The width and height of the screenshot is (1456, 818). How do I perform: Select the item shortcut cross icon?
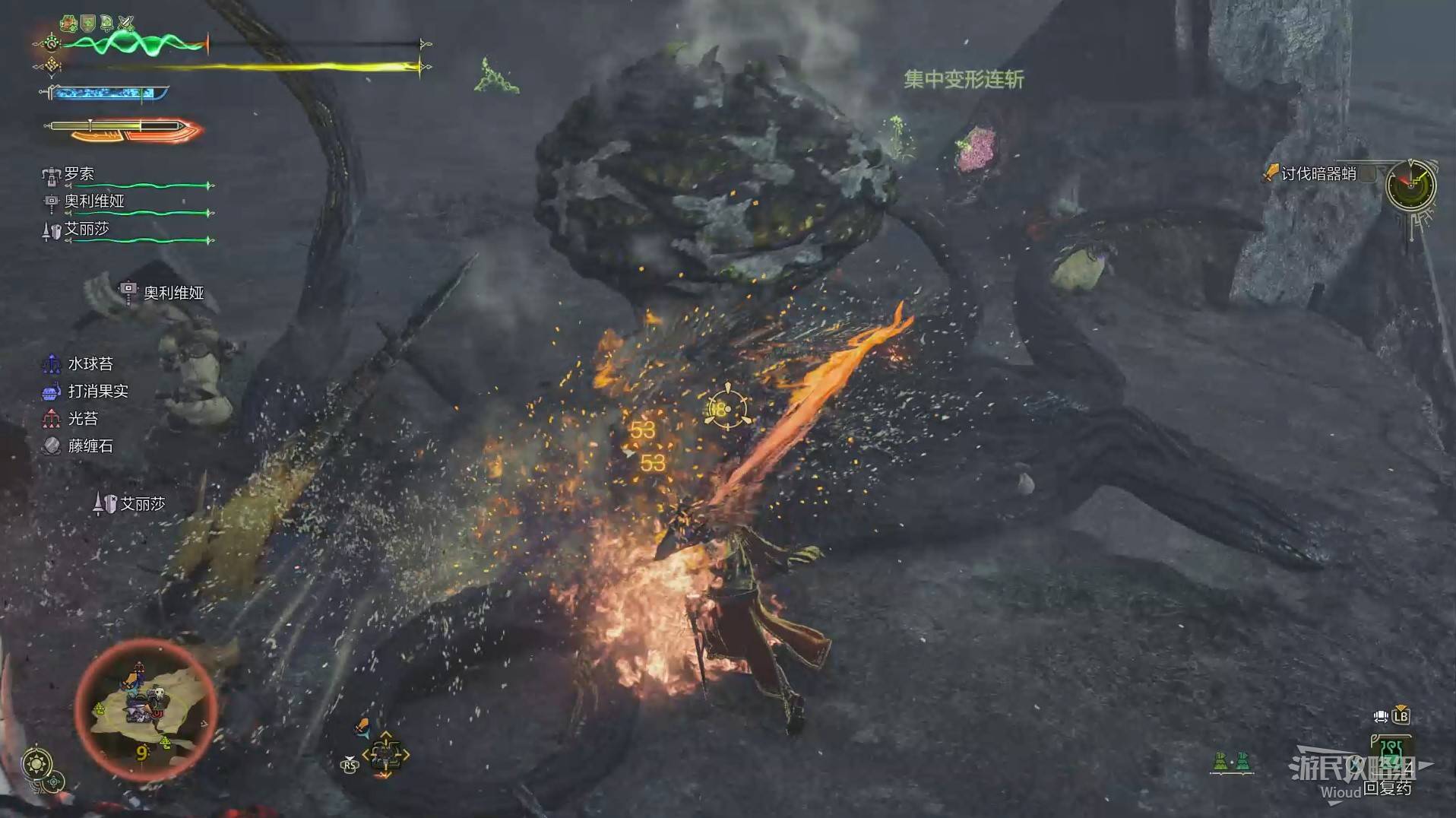coord(385,755)
